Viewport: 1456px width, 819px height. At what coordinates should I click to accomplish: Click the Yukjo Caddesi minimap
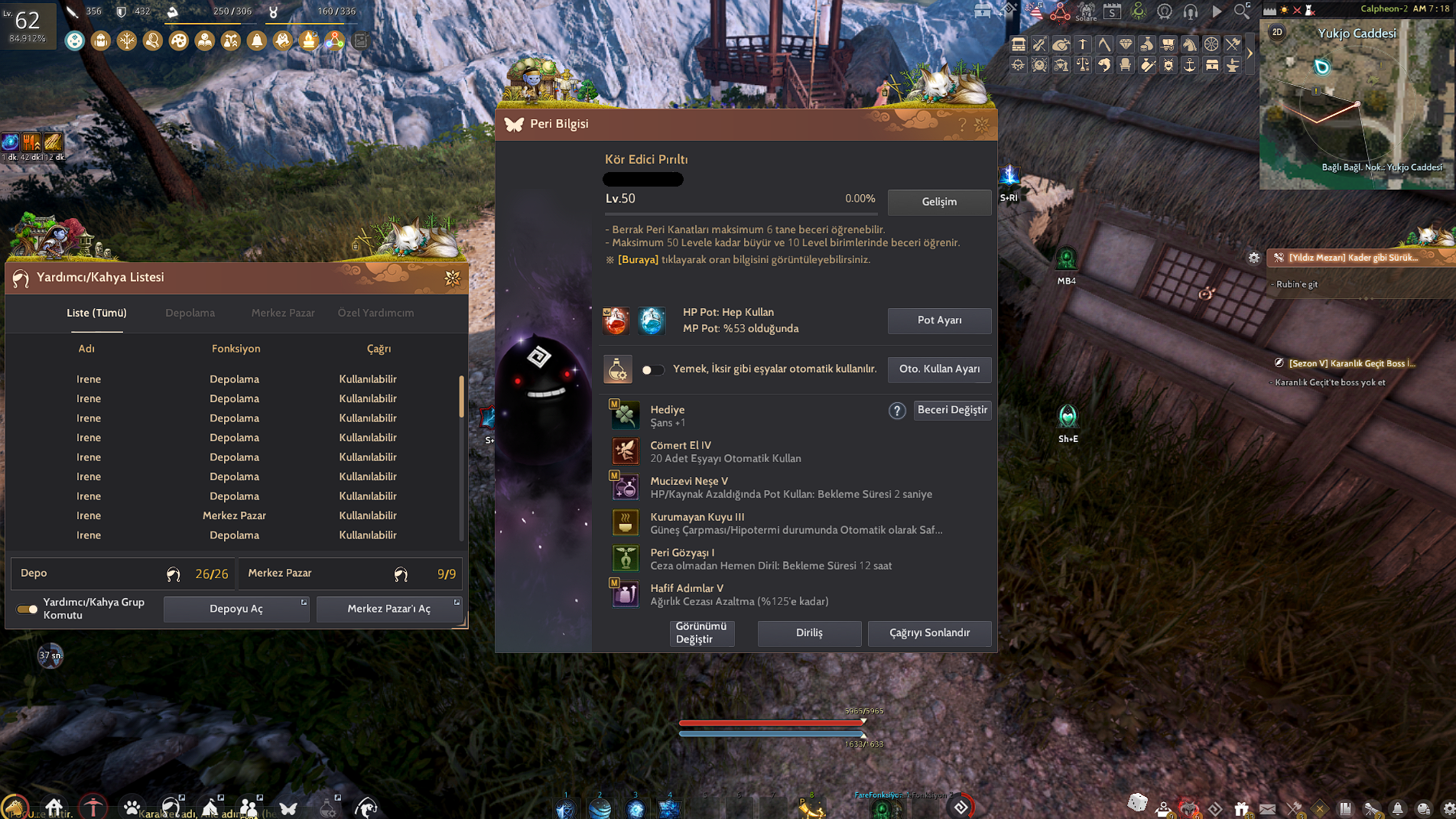(x=1357, y=107)
